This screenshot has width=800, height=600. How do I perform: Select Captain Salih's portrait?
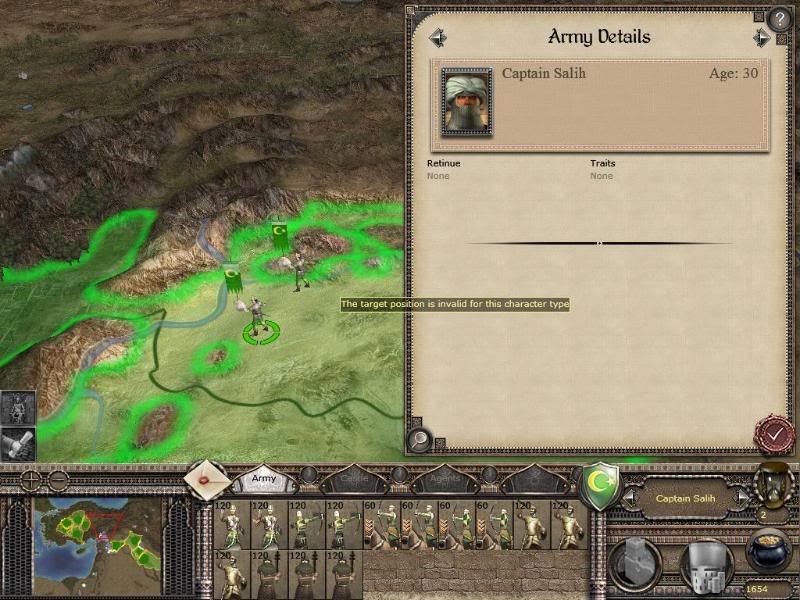point(467,103)
